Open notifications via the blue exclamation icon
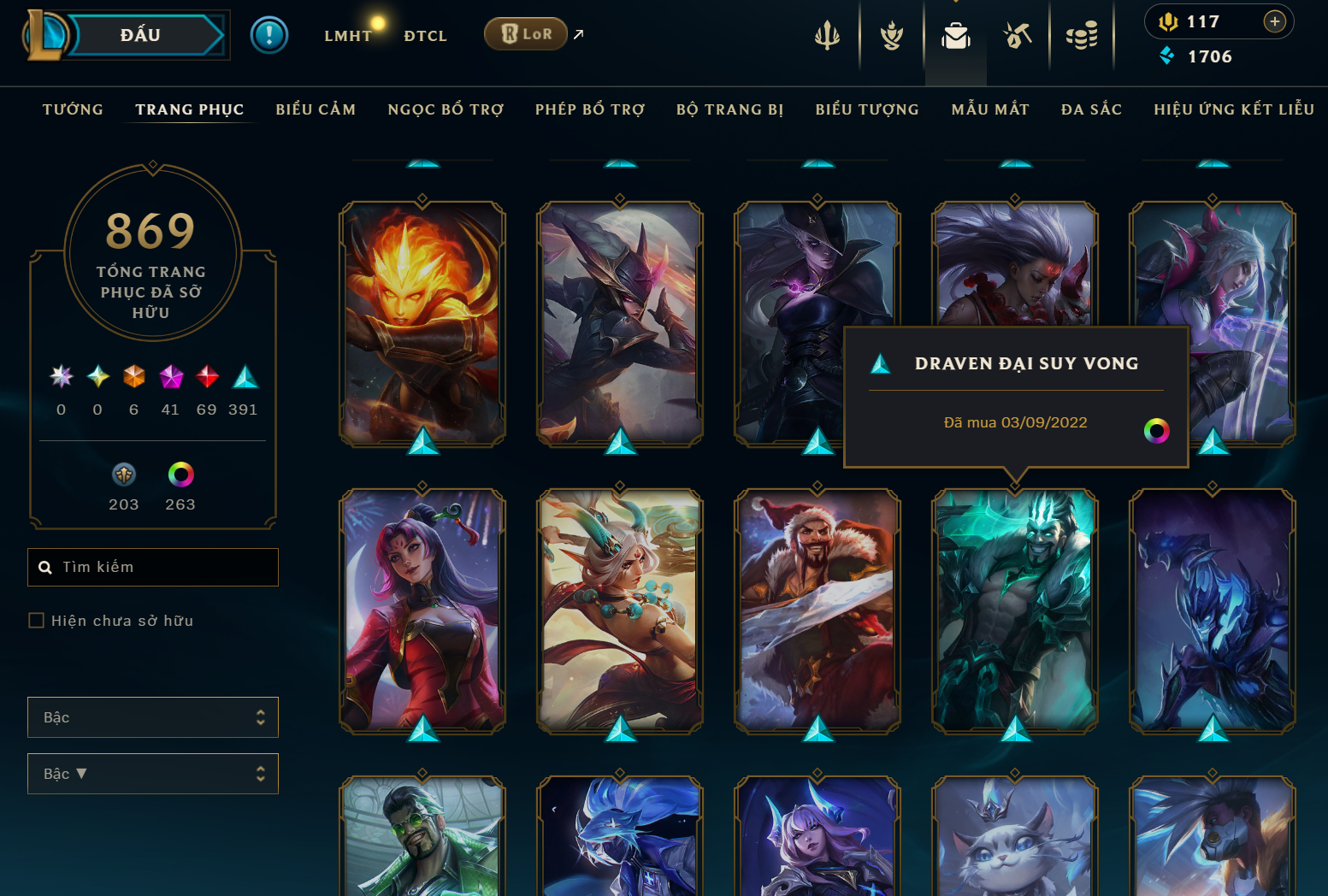 269,36
